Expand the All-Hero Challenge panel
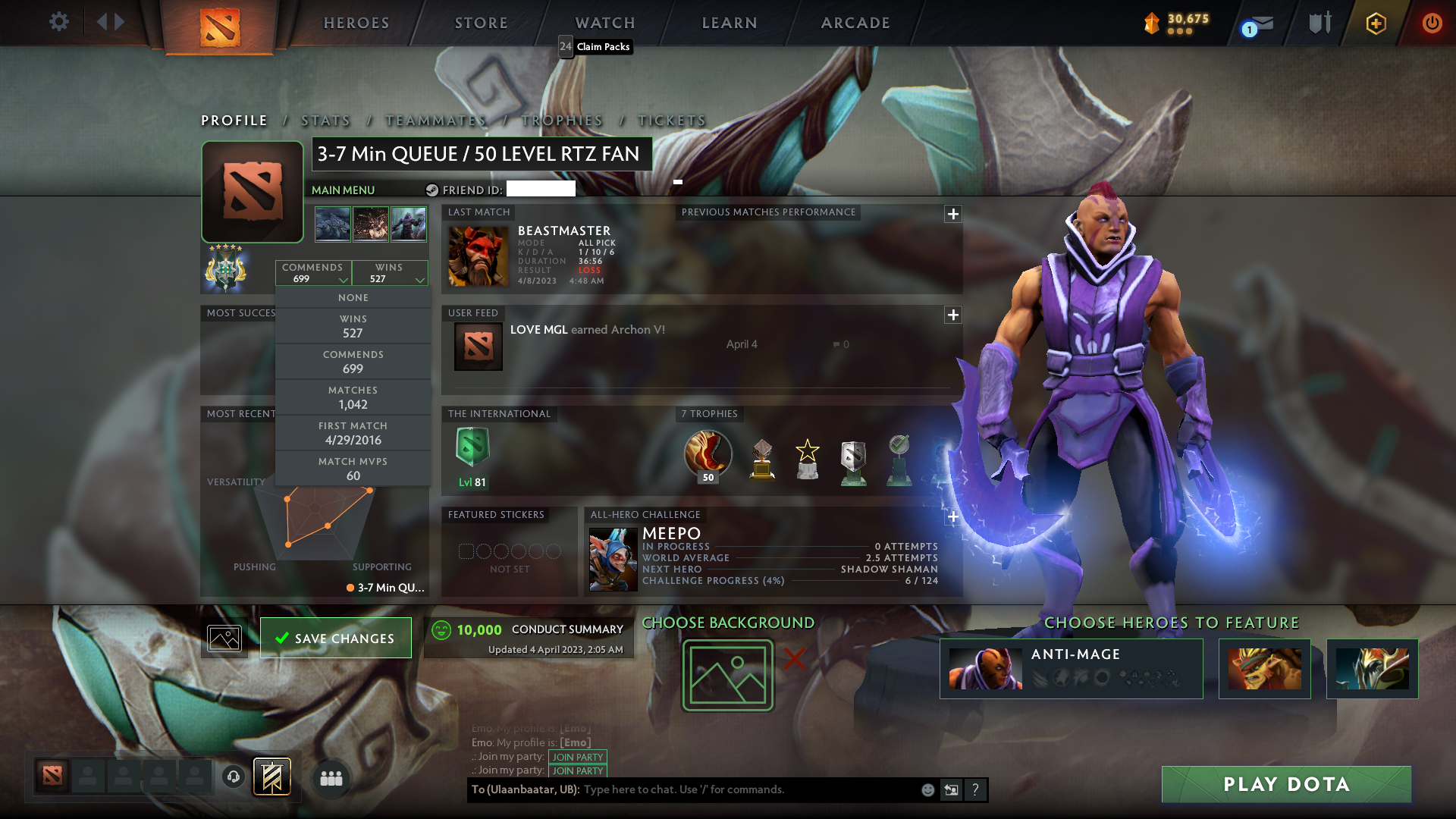1456x819 pixels. click(x=953, y=516)
